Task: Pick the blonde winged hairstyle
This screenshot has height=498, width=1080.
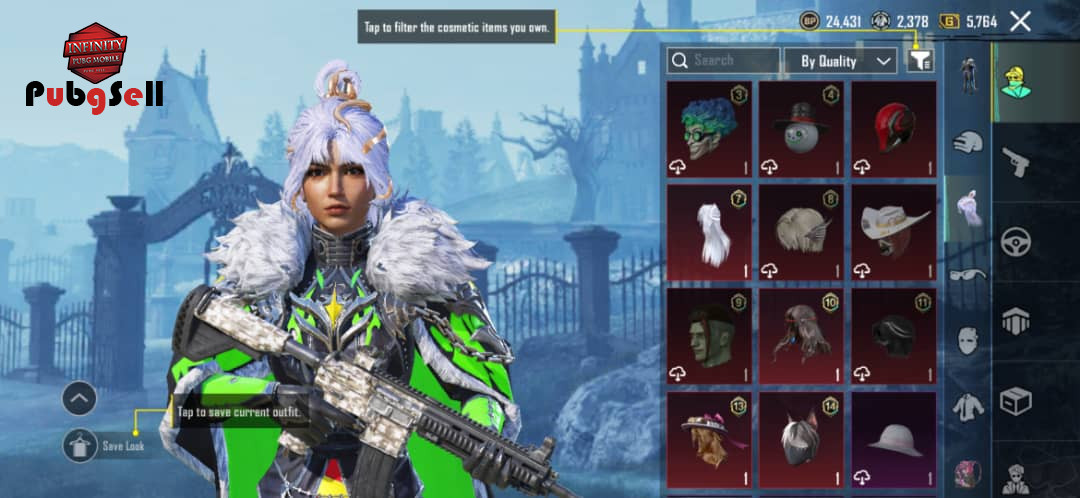Action: click(x=800, y=232)
